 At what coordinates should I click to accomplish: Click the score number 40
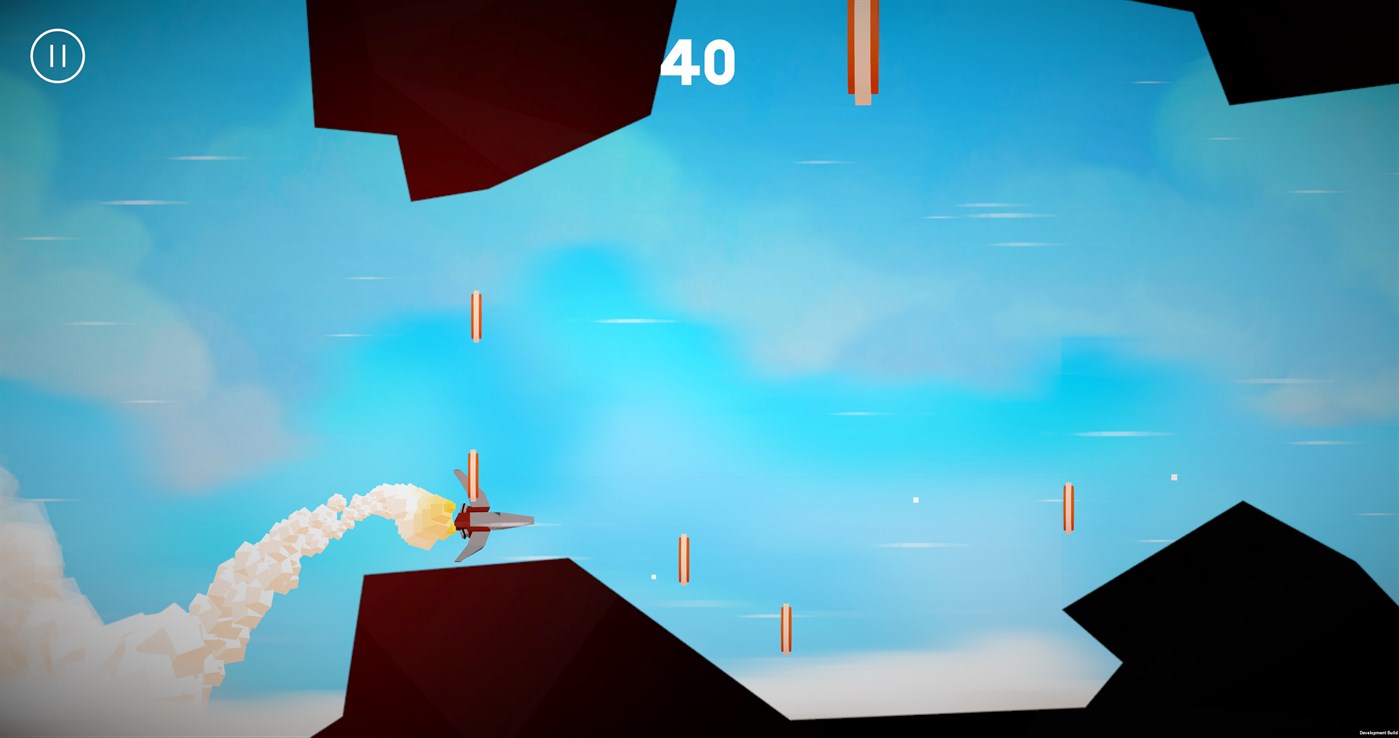coord(700,62)
